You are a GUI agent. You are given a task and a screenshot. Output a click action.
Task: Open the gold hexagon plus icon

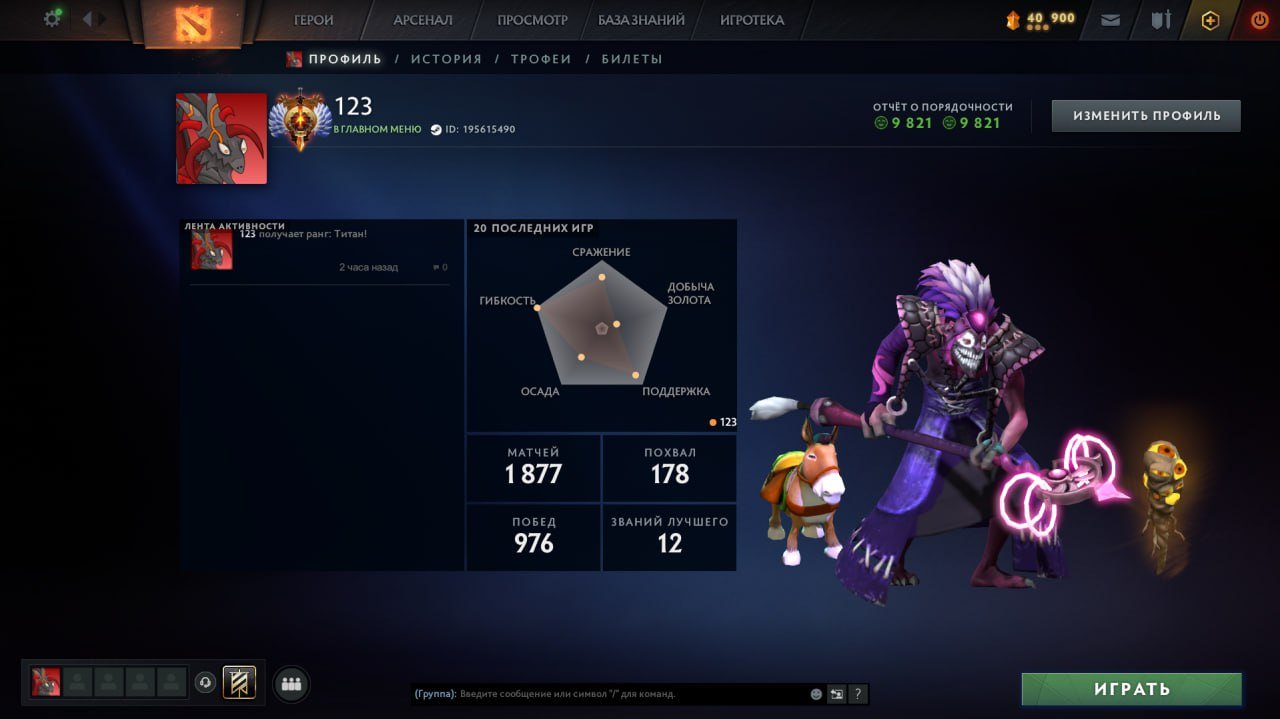coord(1210,20)
